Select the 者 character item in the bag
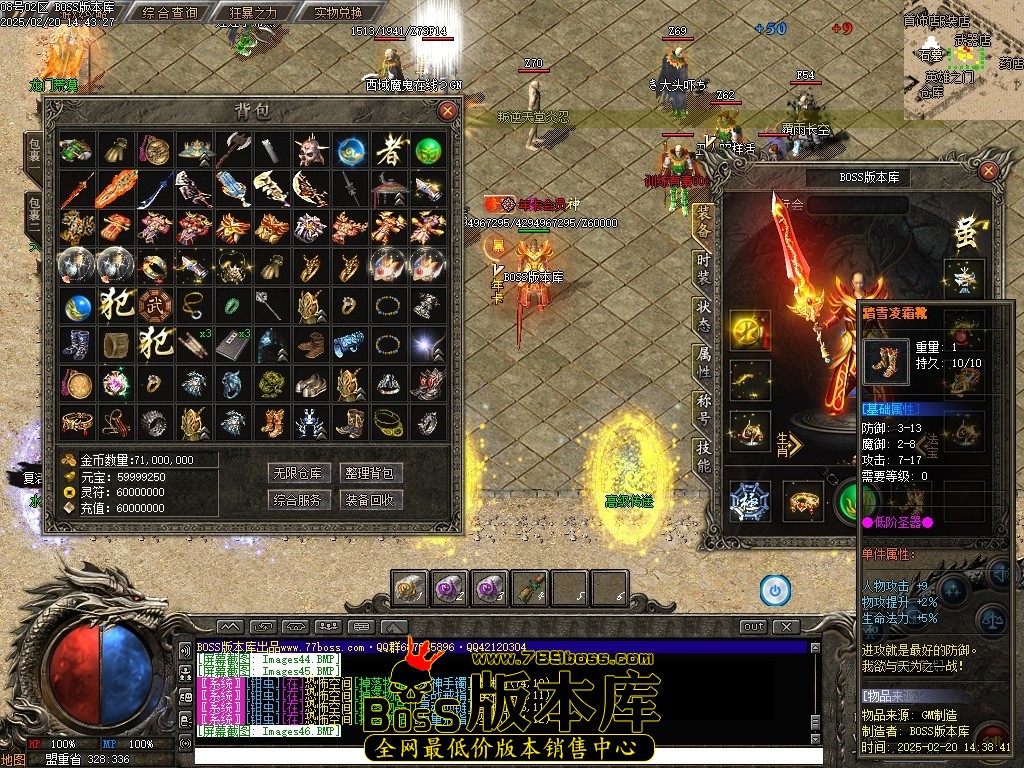Image resolution: width=1024 pixels, height=768 pixels. [x=389, y=151]
